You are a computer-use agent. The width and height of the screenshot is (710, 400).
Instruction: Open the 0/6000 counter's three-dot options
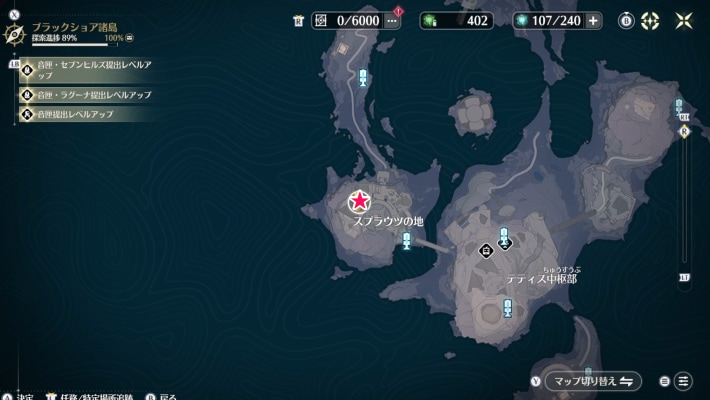click(392, 21)
